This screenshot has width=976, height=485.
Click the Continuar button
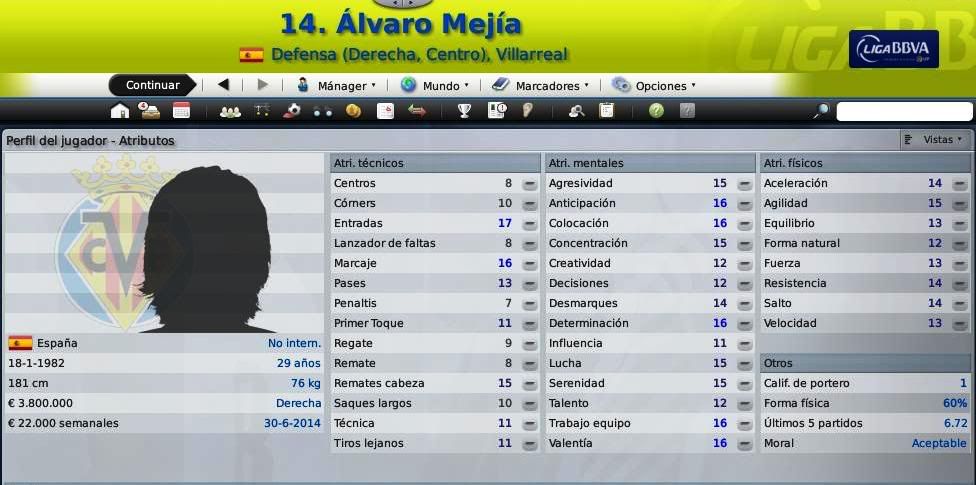point(152,86)
